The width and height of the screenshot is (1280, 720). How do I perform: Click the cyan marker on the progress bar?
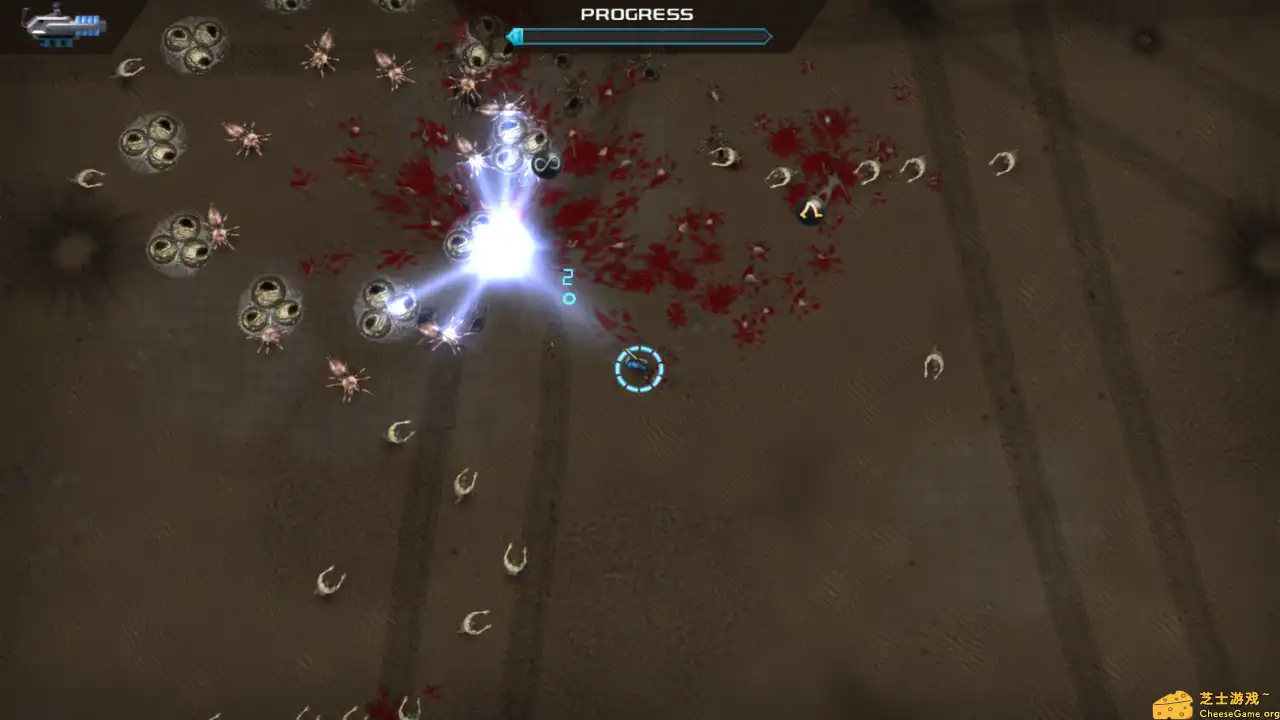(516, 36)
